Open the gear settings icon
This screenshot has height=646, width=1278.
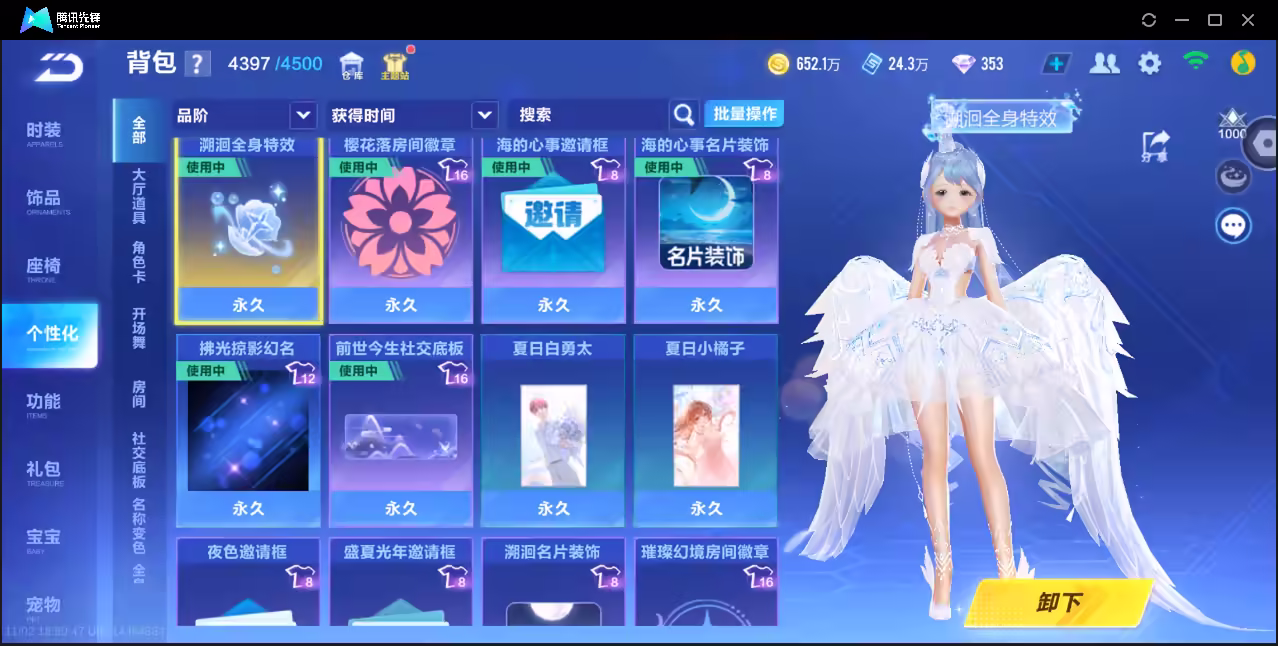(1150, 64)
